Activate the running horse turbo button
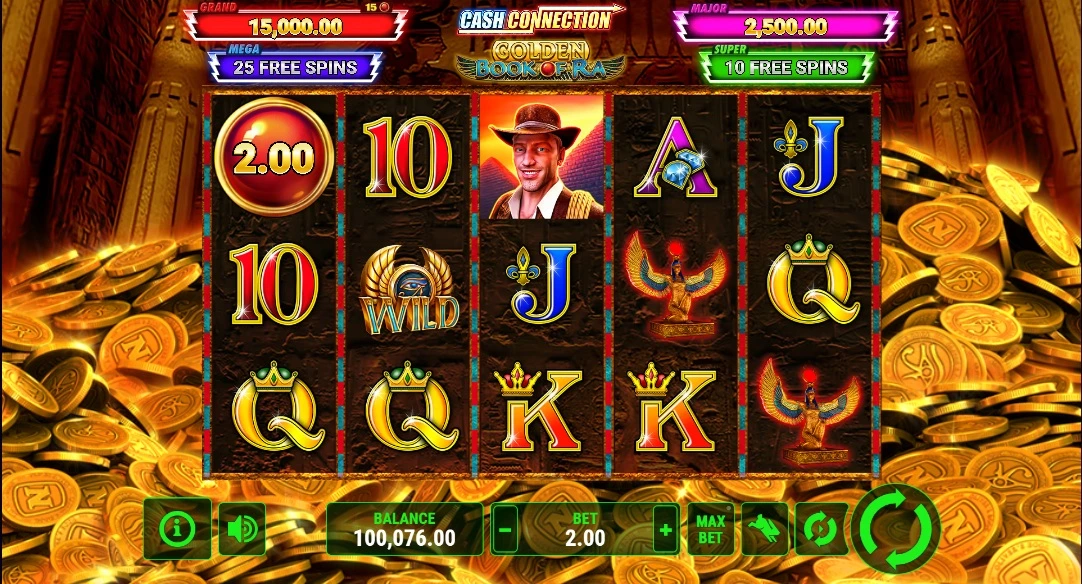Image resolution: width=1082 pixels, height=584 pixels. 765,529
